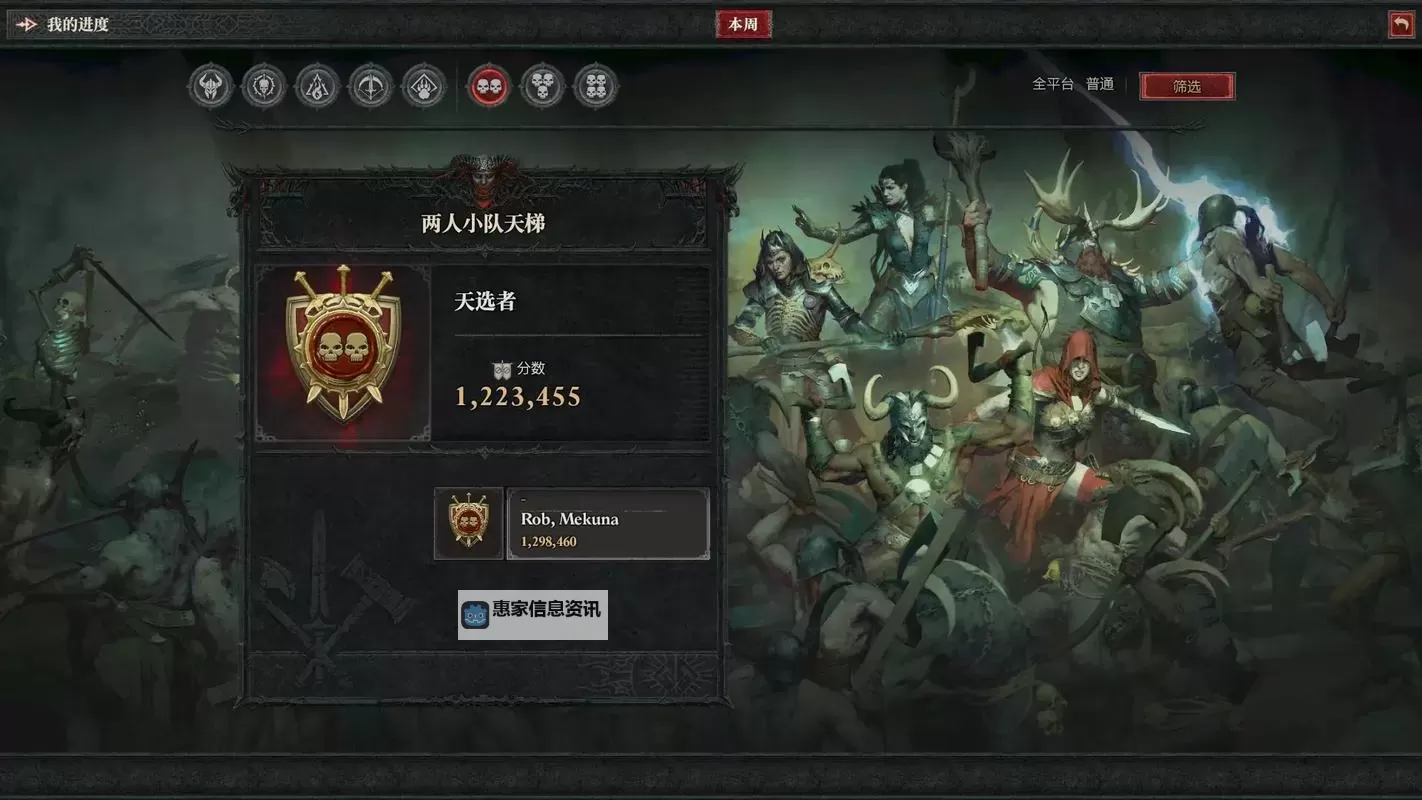Open the 普通 difficulty selector
This screenshot has width=1422, height=800.
click(1100, 84)
